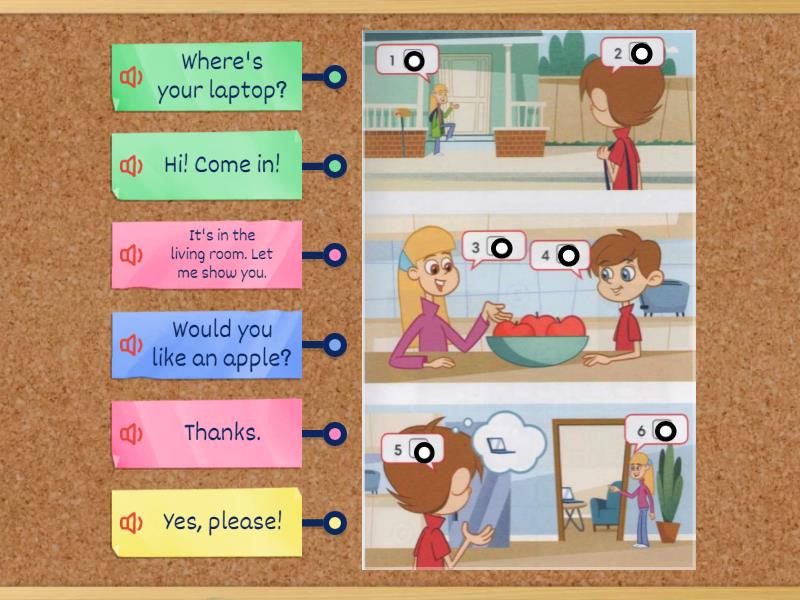
Task: Select the target pin on speech bubble 4
Action: point(569,256)
